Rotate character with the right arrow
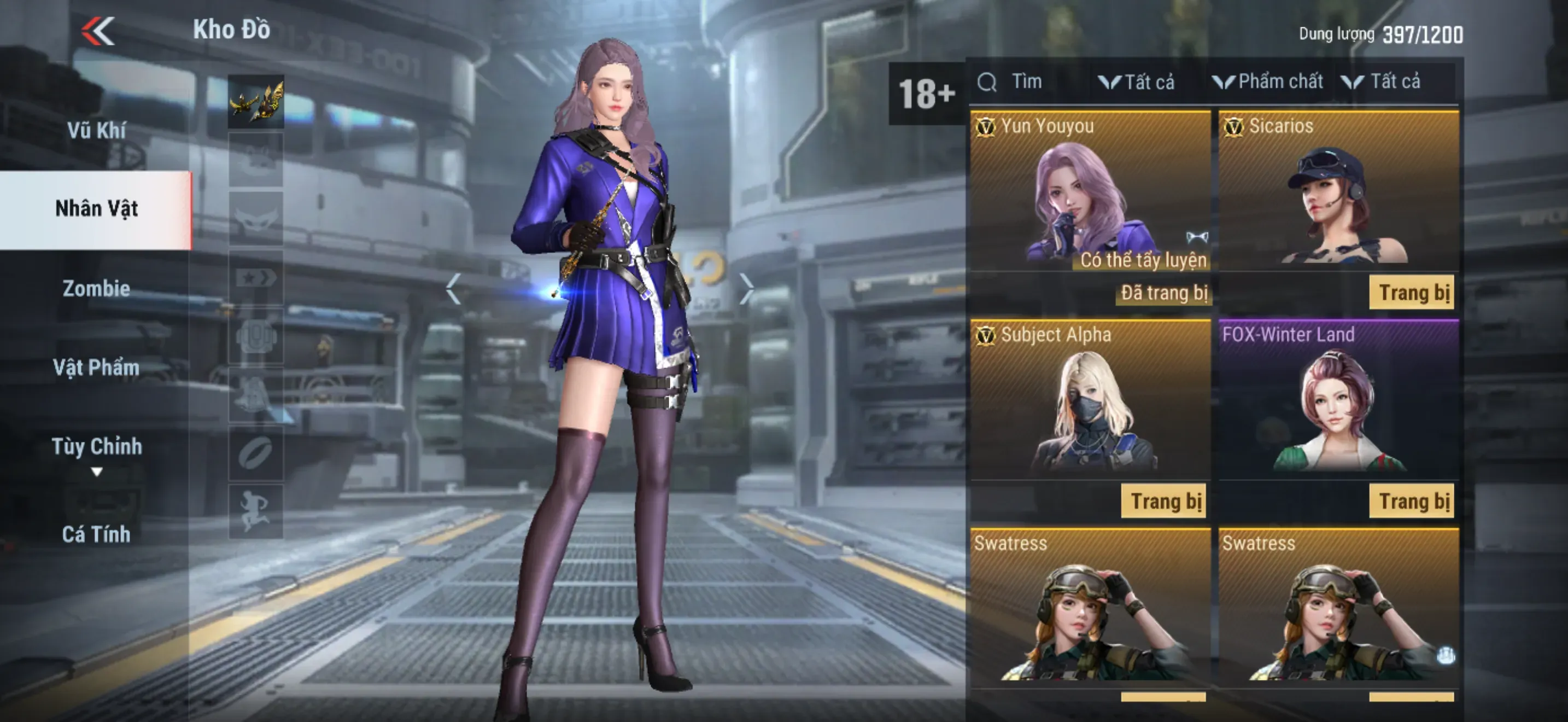Screen dimensions: 1568x722 [x=746, y=289]
